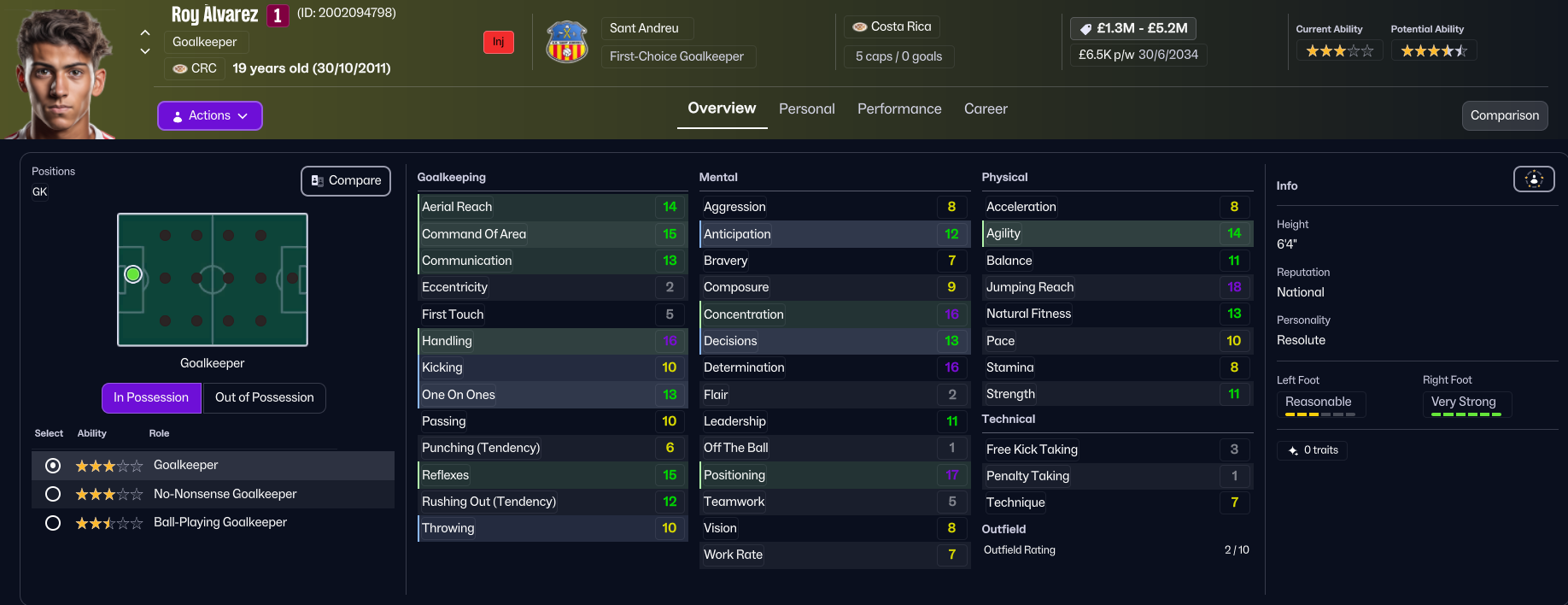
Task: Select the In Possession toggle
Action: tap(151, 397)
